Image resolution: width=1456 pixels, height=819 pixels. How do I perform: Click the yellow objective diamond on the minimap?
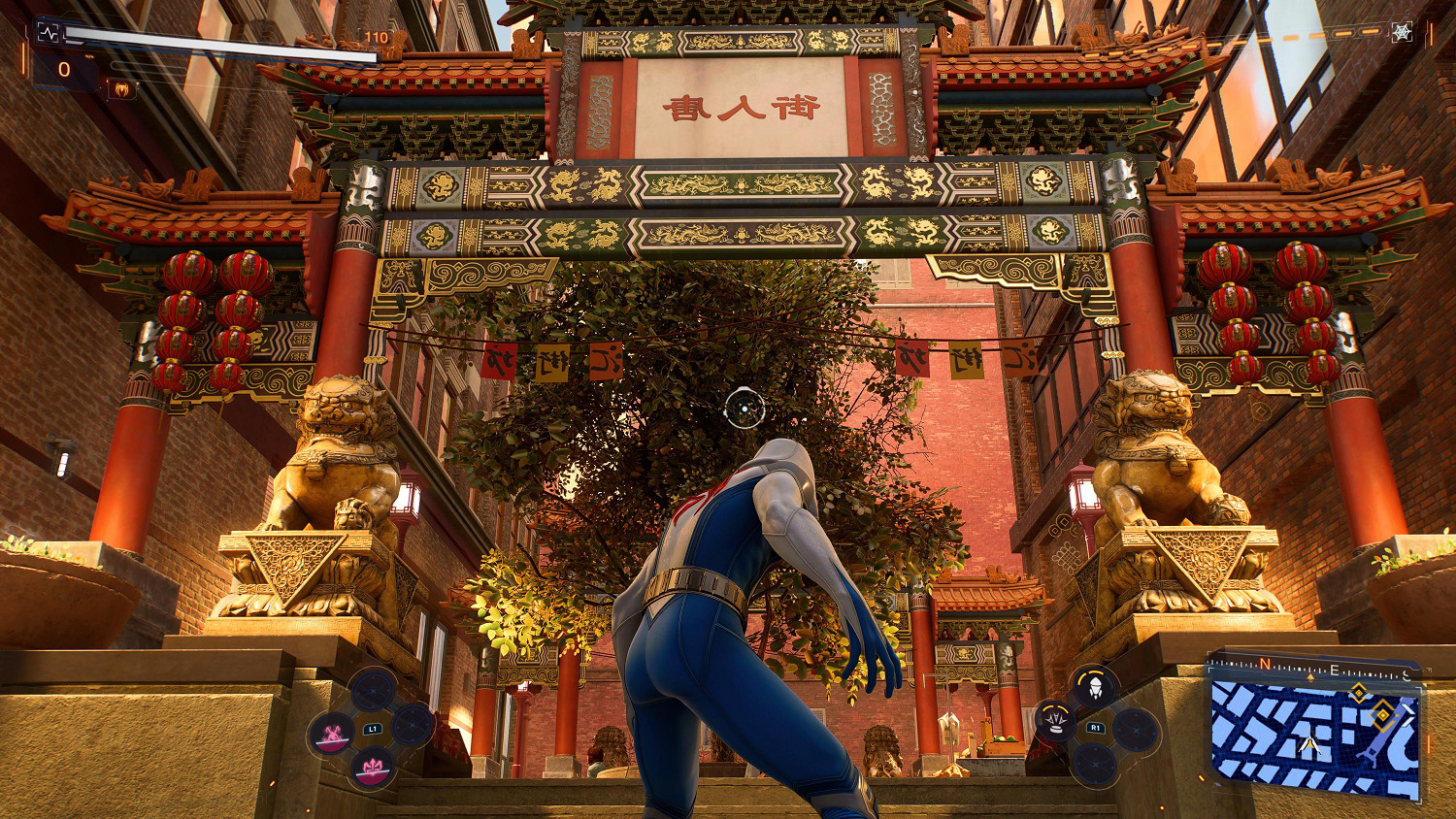1383,716
